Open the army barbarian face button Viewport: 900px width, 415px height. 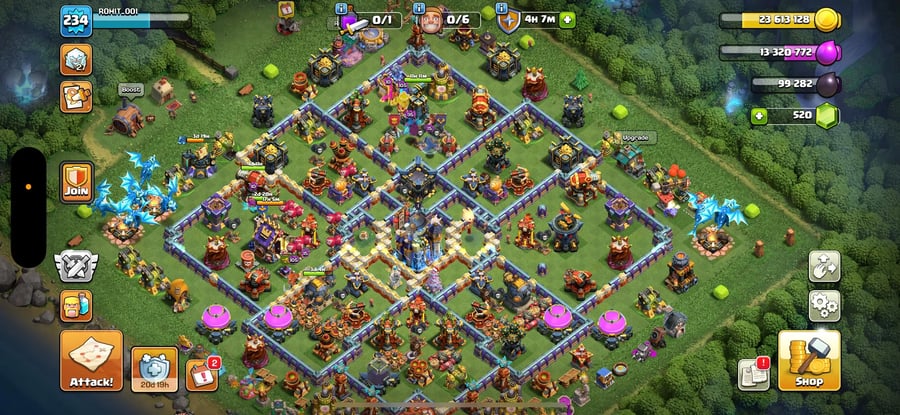76,305
